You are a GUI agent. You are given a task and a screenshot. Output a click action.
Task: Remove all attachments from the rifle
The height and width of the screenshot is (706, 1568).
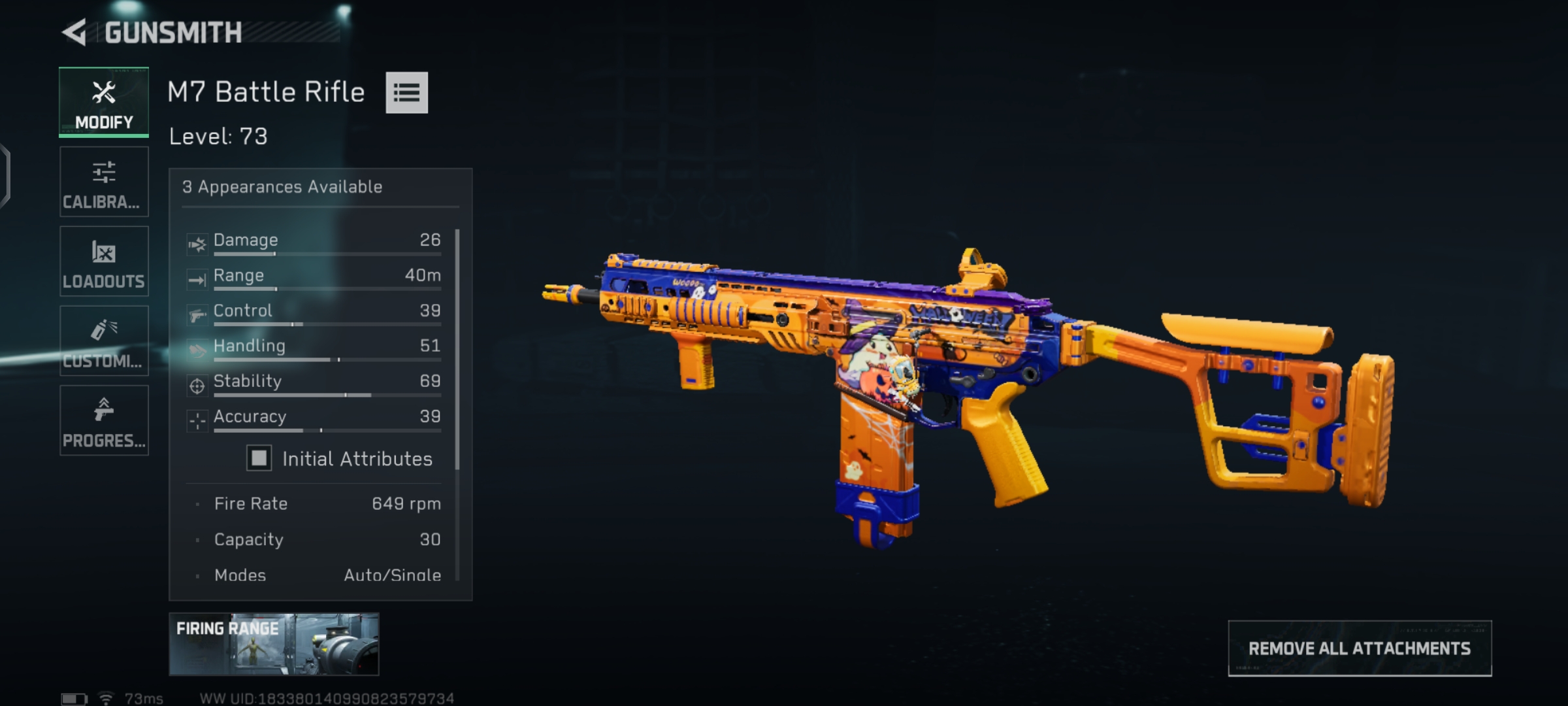(1360, 648)
